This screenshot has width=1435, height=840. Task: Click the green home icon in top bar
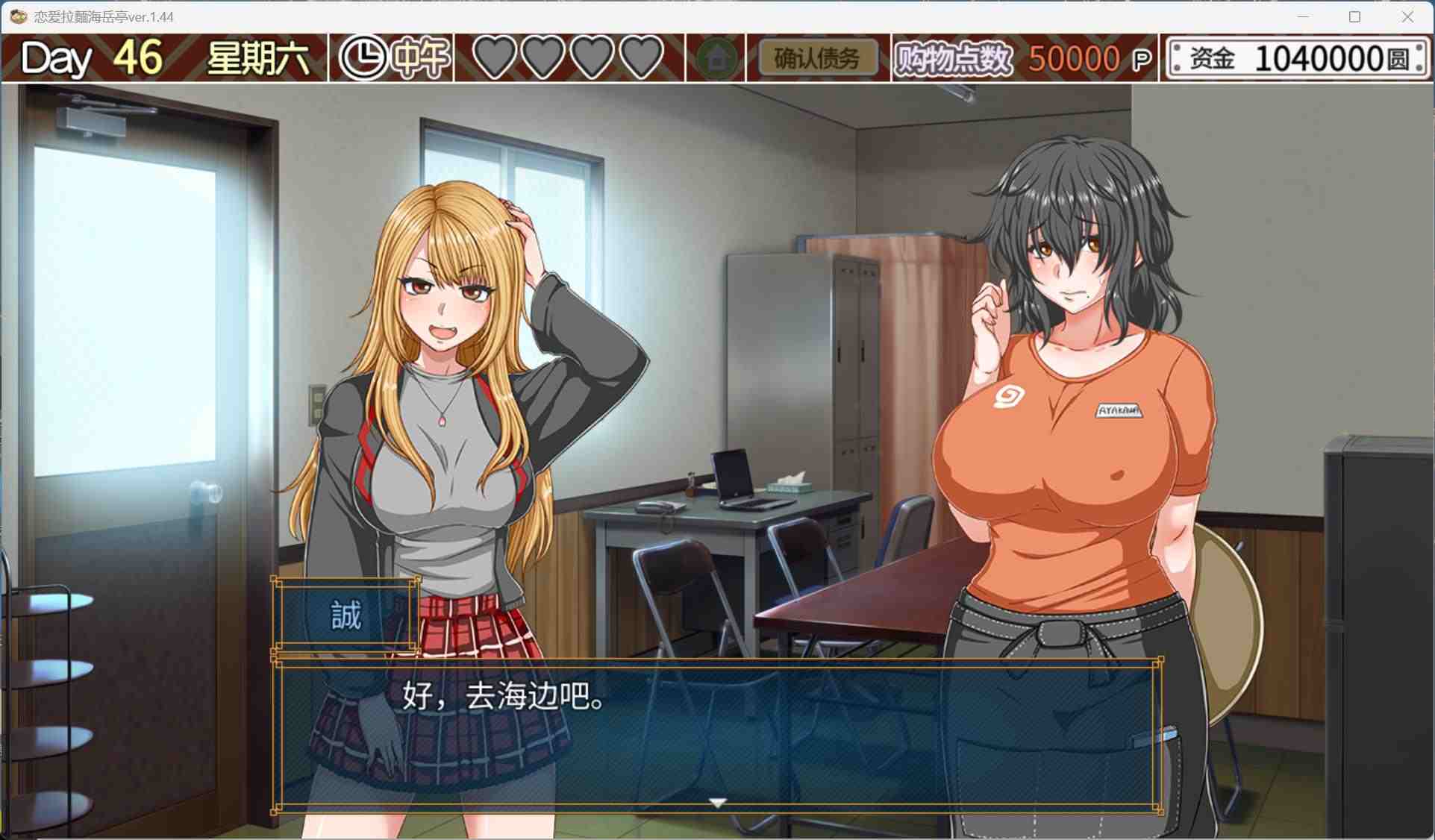click(717, 56)
